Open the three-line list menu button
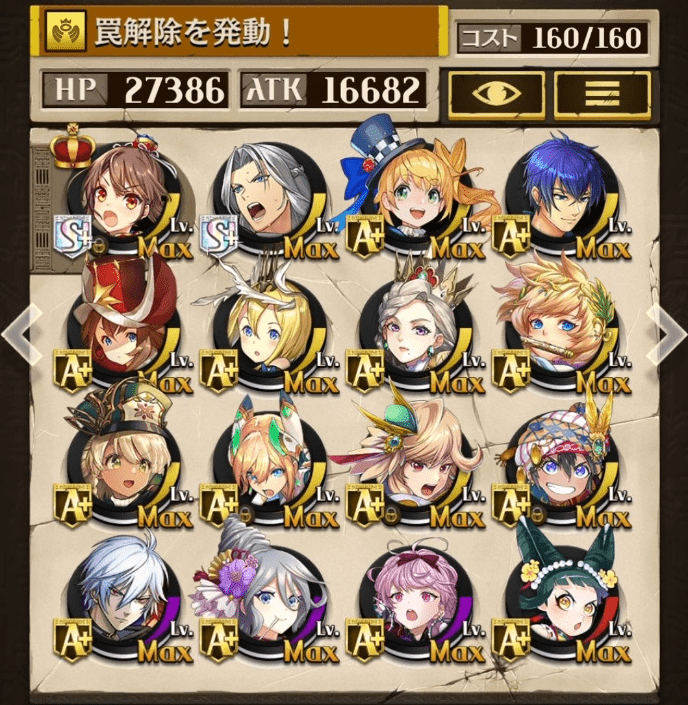Viewport: 688px width, 705px height. click(x=602, y=92)
